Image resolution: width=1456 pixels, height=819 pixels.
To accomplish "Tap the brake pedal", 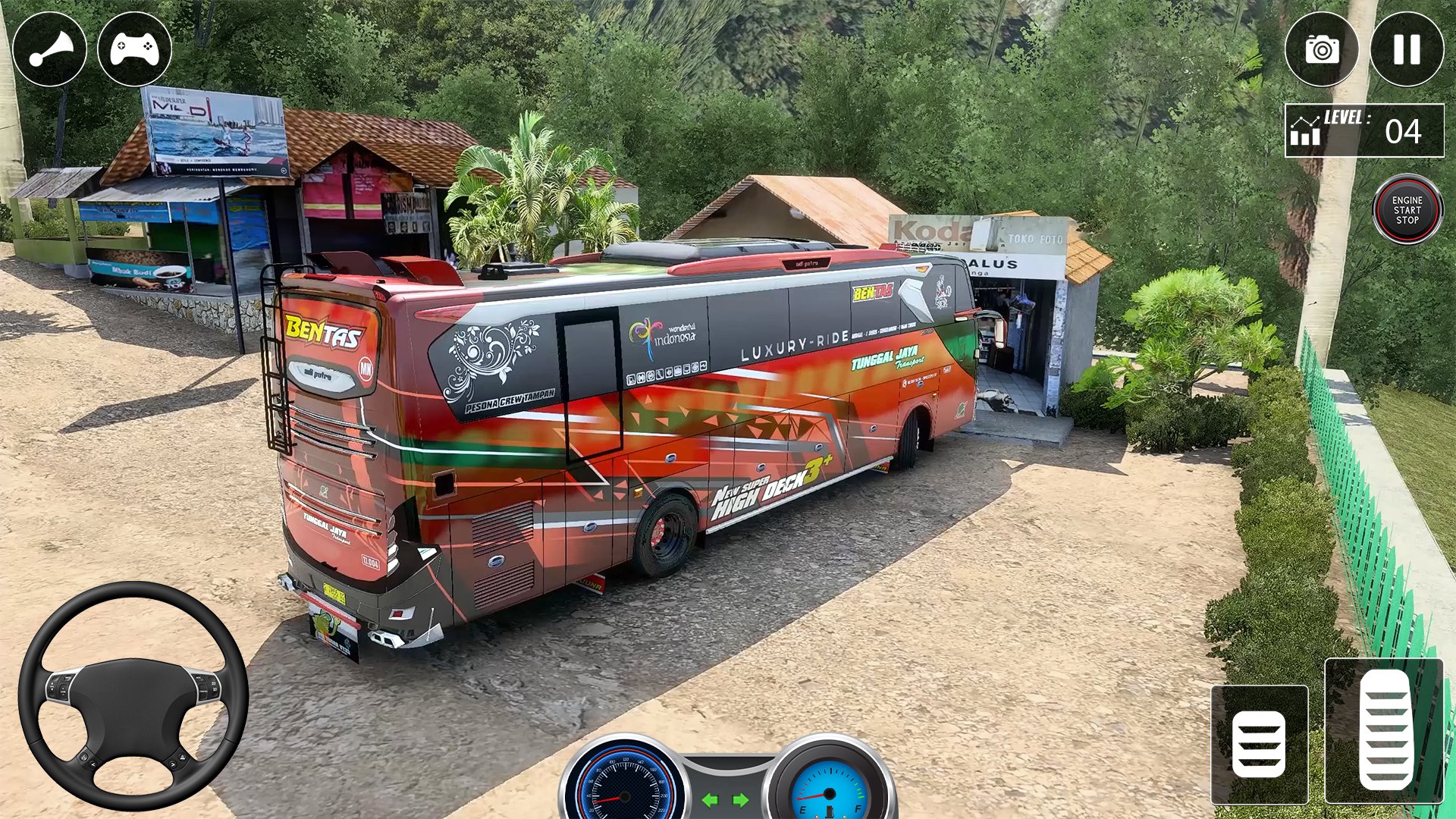I will 1259,744.
